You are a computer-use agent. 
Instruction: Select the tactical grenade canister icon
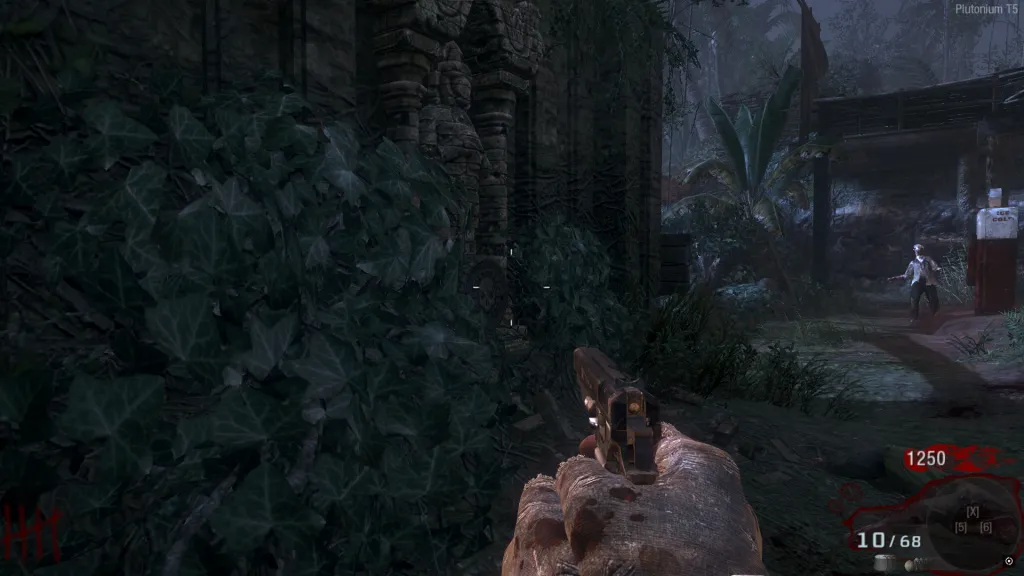point(883,564)
